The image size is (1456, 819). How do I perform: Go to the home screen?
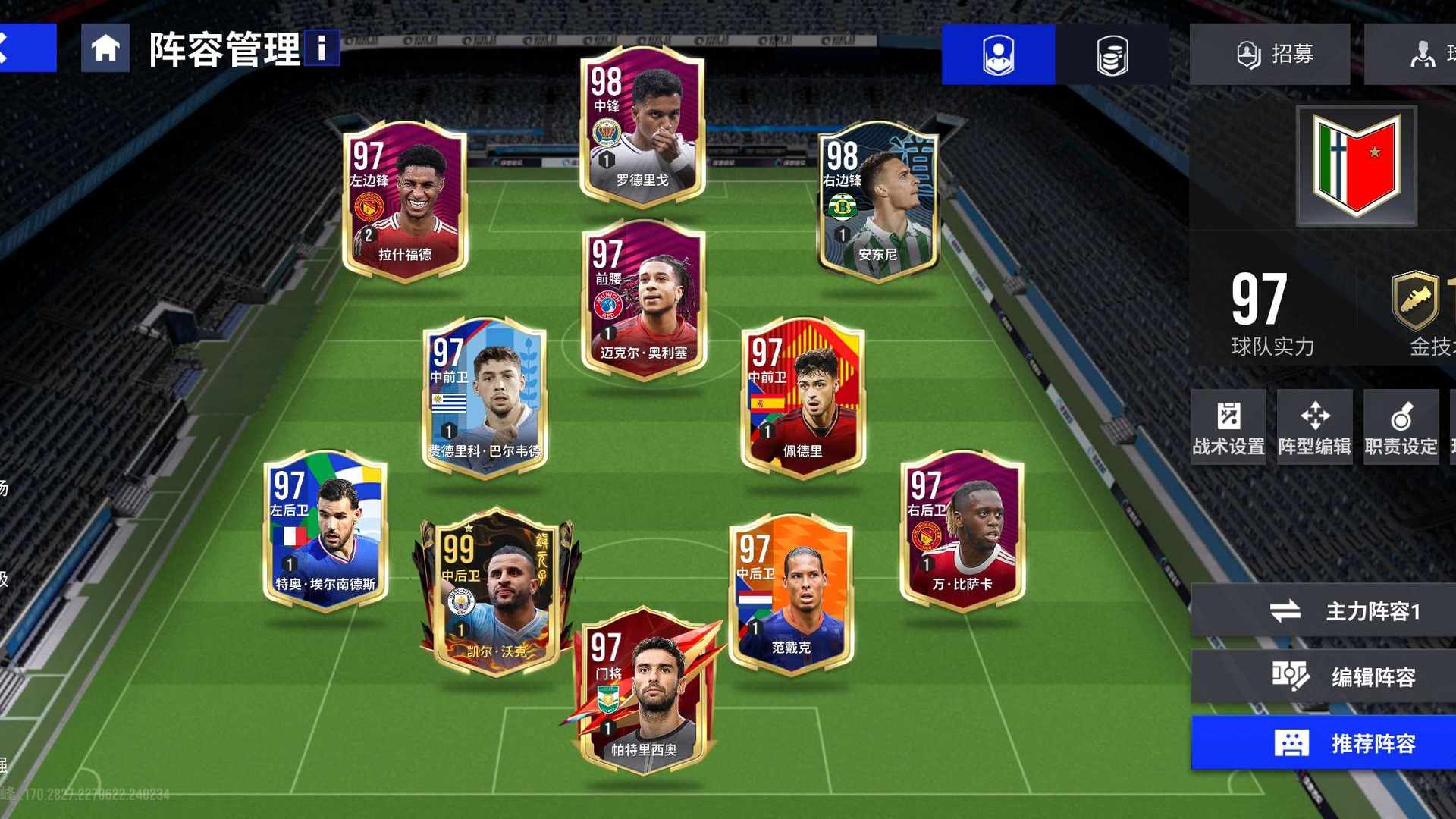pos(105,49)
